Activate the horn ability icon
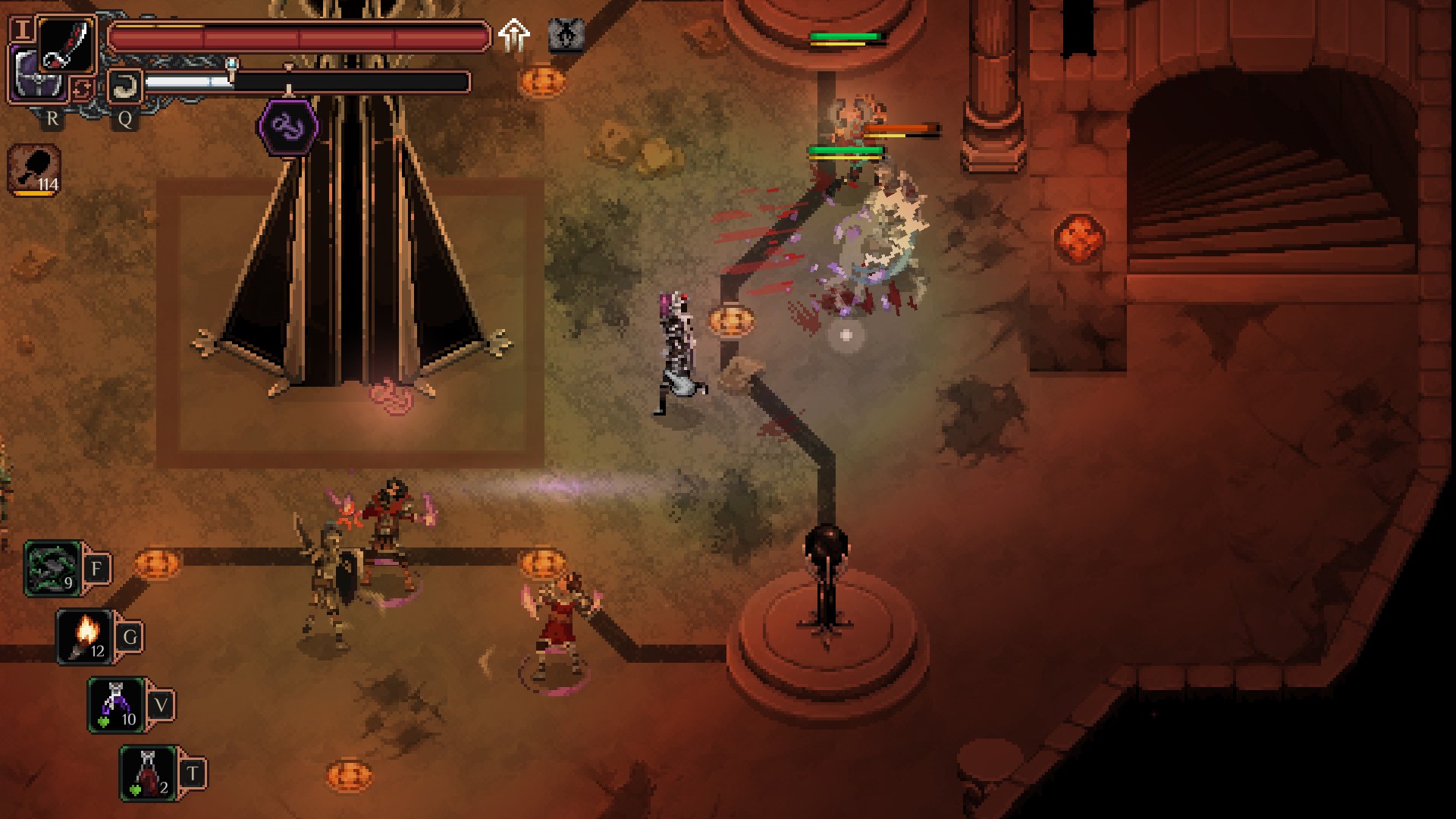 (x=124, y=86)
